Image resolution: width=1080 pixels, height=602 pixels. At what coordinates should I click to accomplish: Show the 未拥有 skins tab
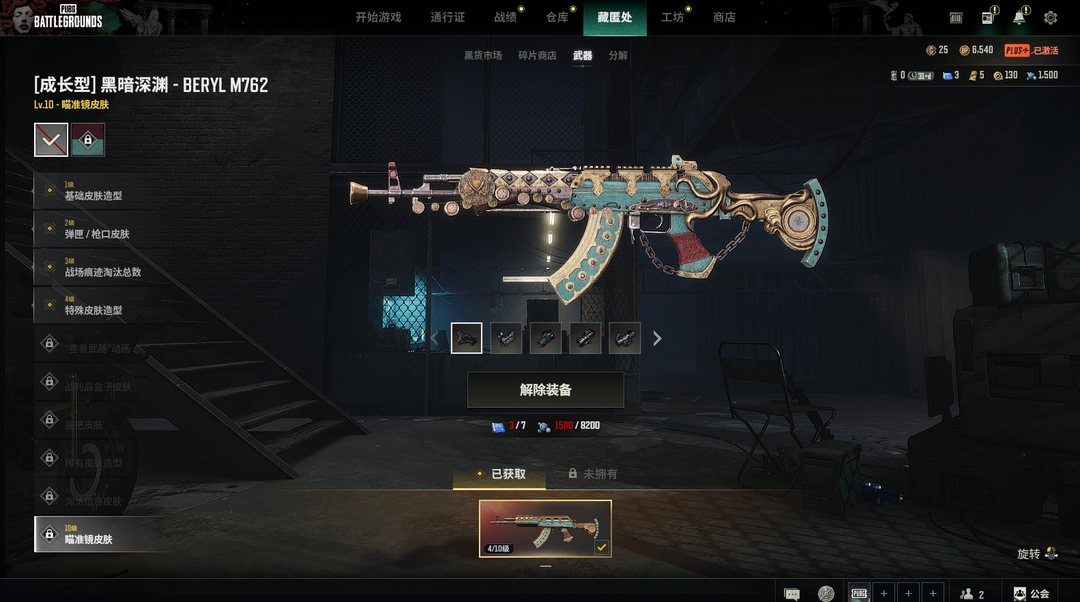tap(593, 474)
